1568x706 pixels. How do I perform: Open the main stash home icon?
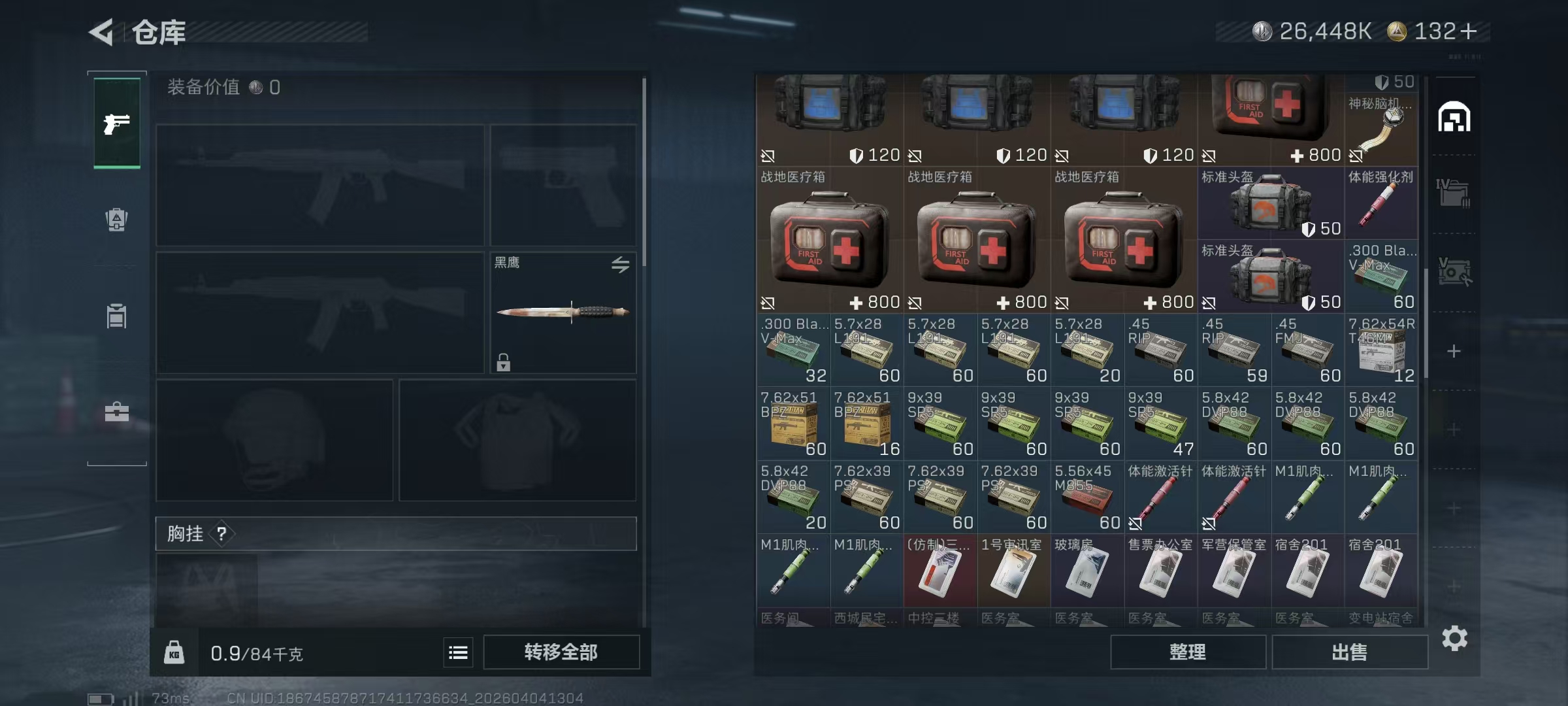pyautogui.click(x=1454, y=118)
